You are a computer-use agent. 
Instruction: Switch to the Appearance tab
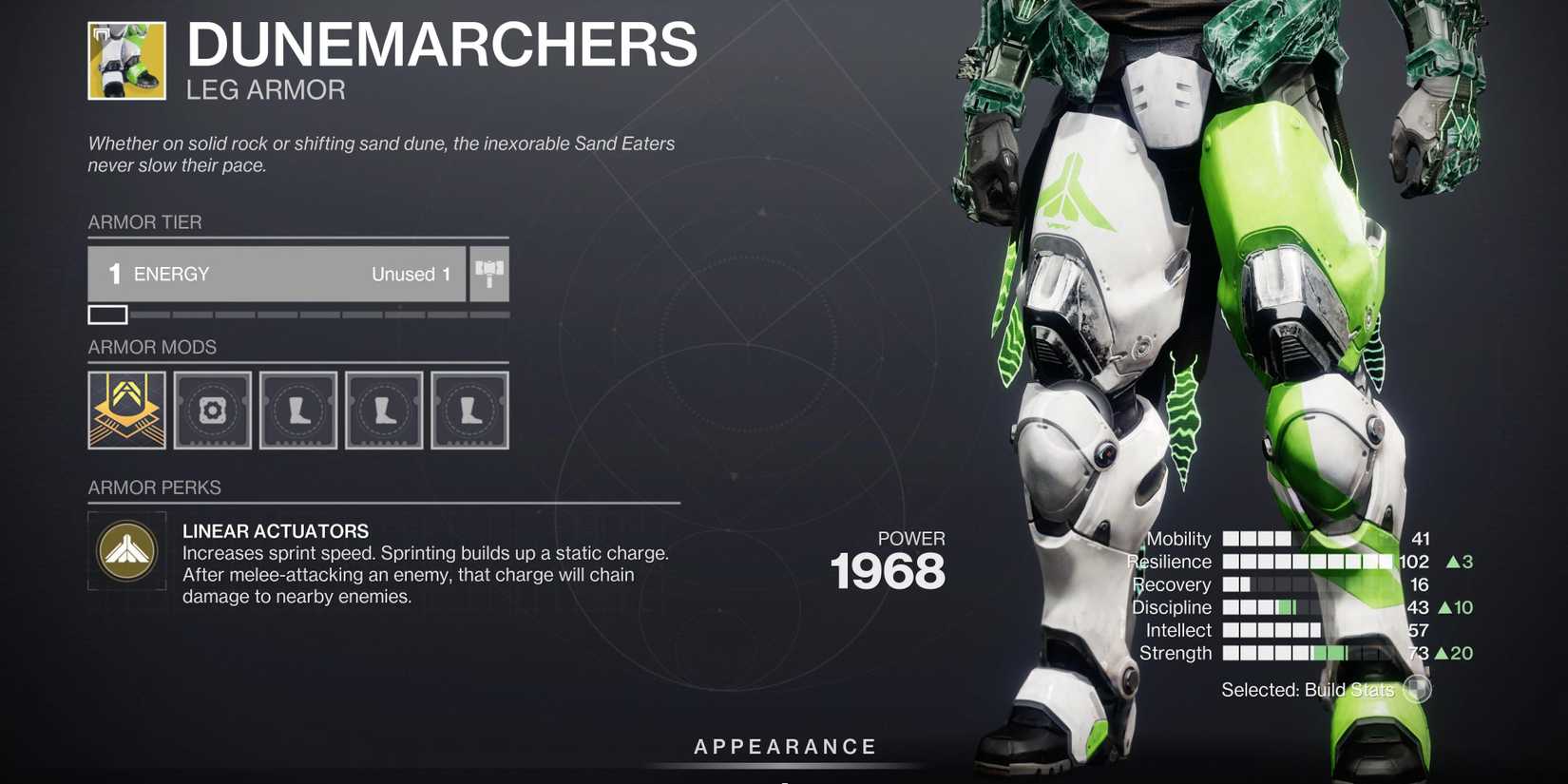click(x=784, y=746)
